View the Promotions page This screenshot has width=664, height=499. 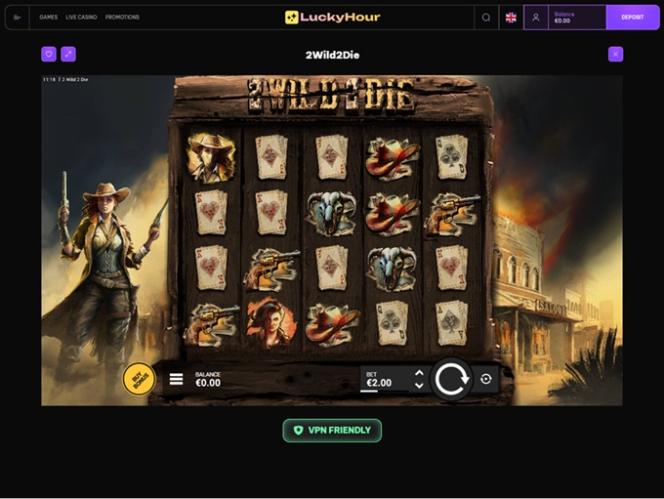[x=122, y=17]
